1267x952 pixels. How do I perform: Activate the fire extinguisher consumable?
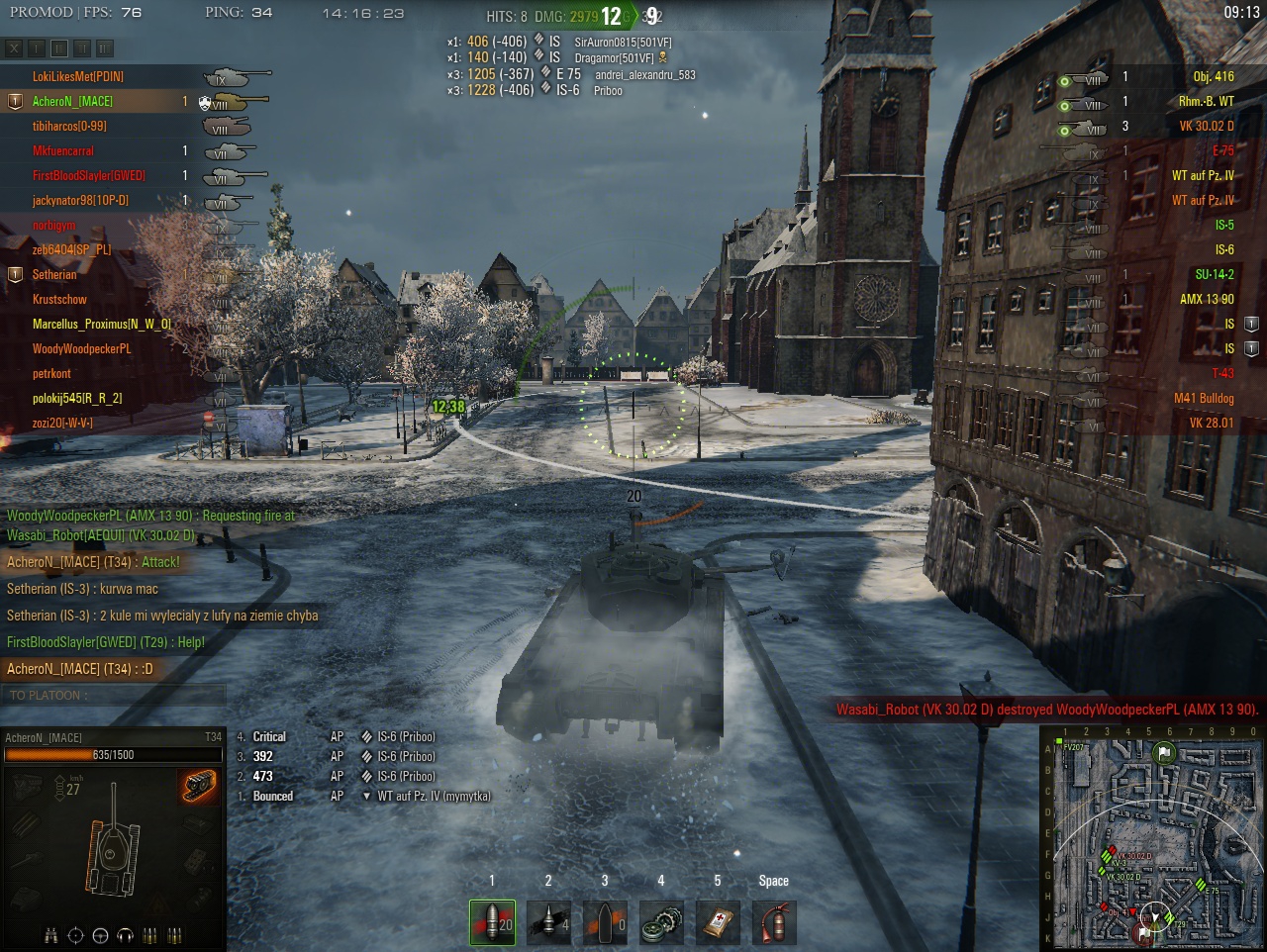pyautogui.click(x=774, y=922)
